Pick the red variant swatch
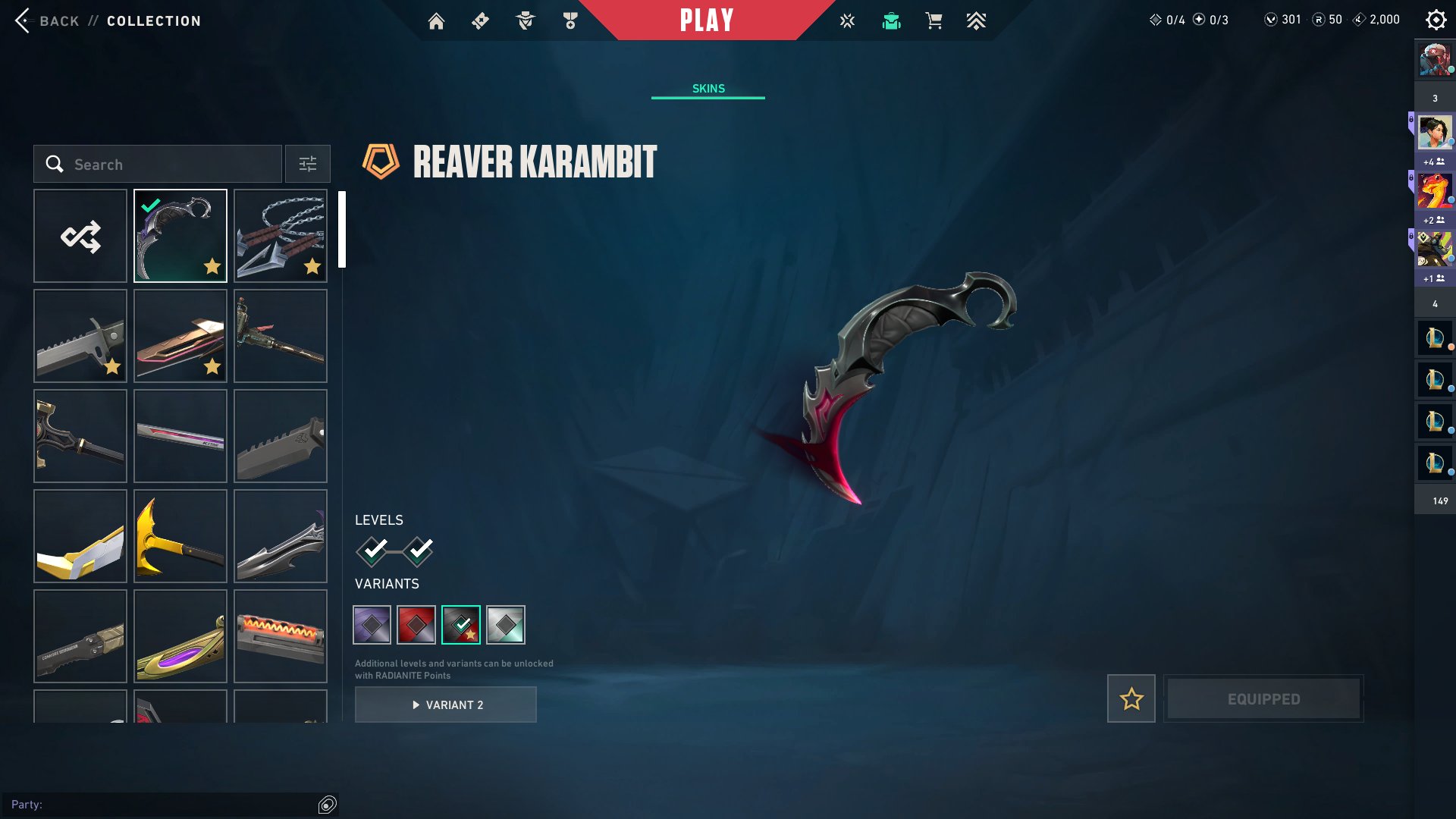 pyautogui.click(x=416, y=625)
